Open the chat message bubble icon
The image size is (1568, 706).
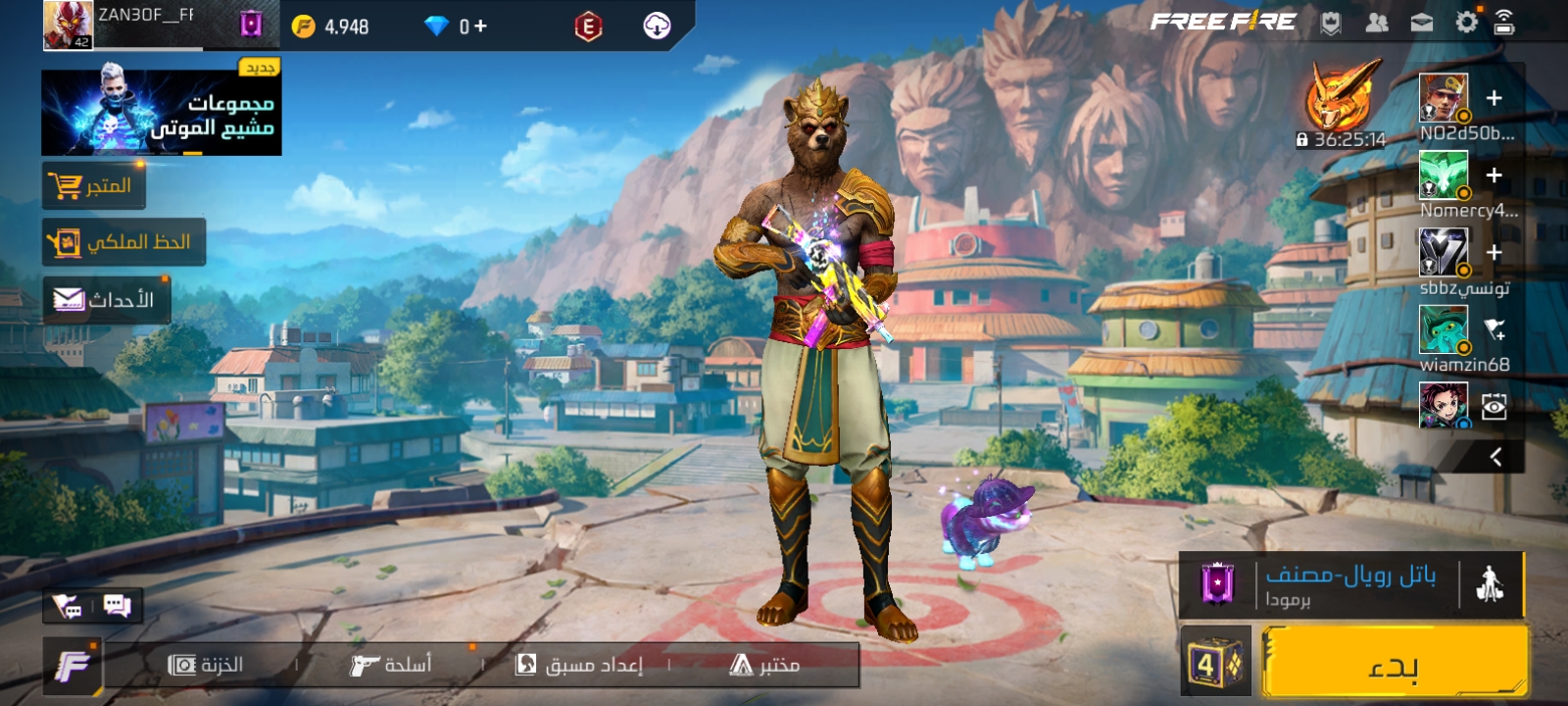tap(118, 606)
